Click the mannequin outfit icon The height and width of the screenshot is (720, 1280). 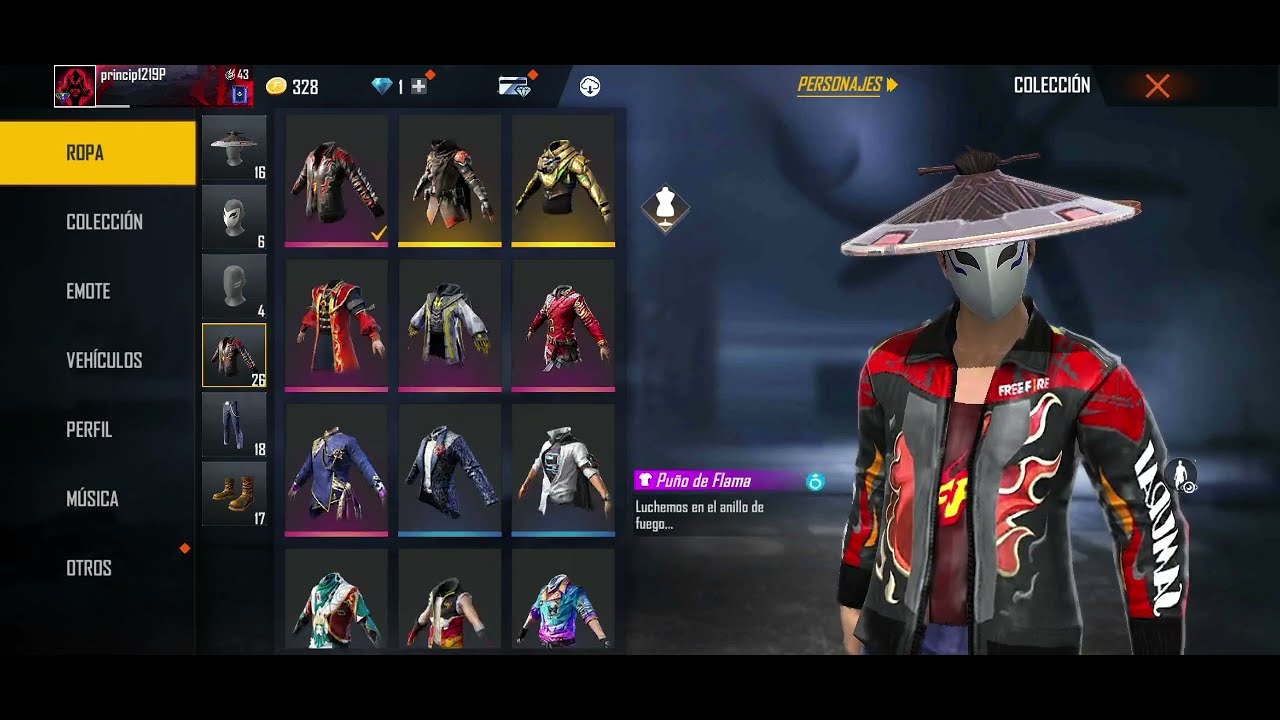665,205
